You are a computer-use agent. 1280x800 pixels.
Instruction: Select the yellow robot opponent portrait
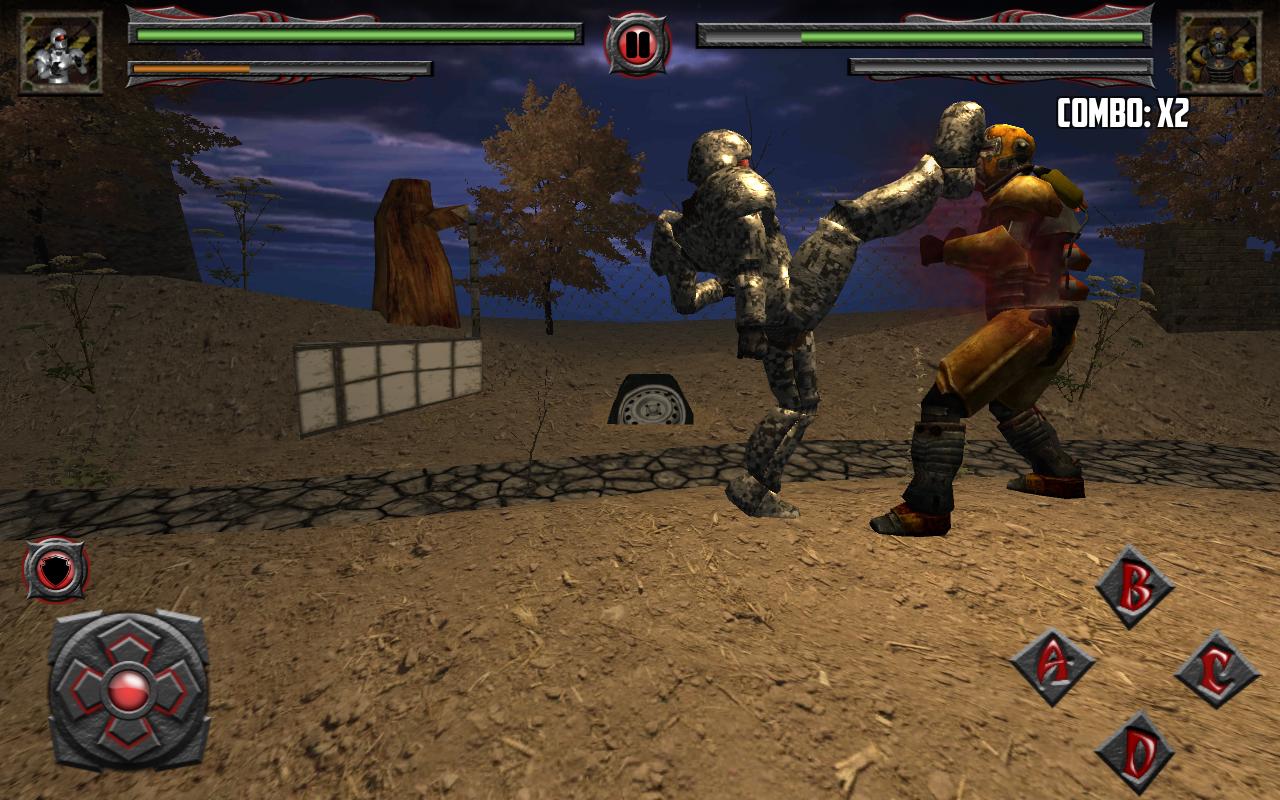tap(1218, 53)
